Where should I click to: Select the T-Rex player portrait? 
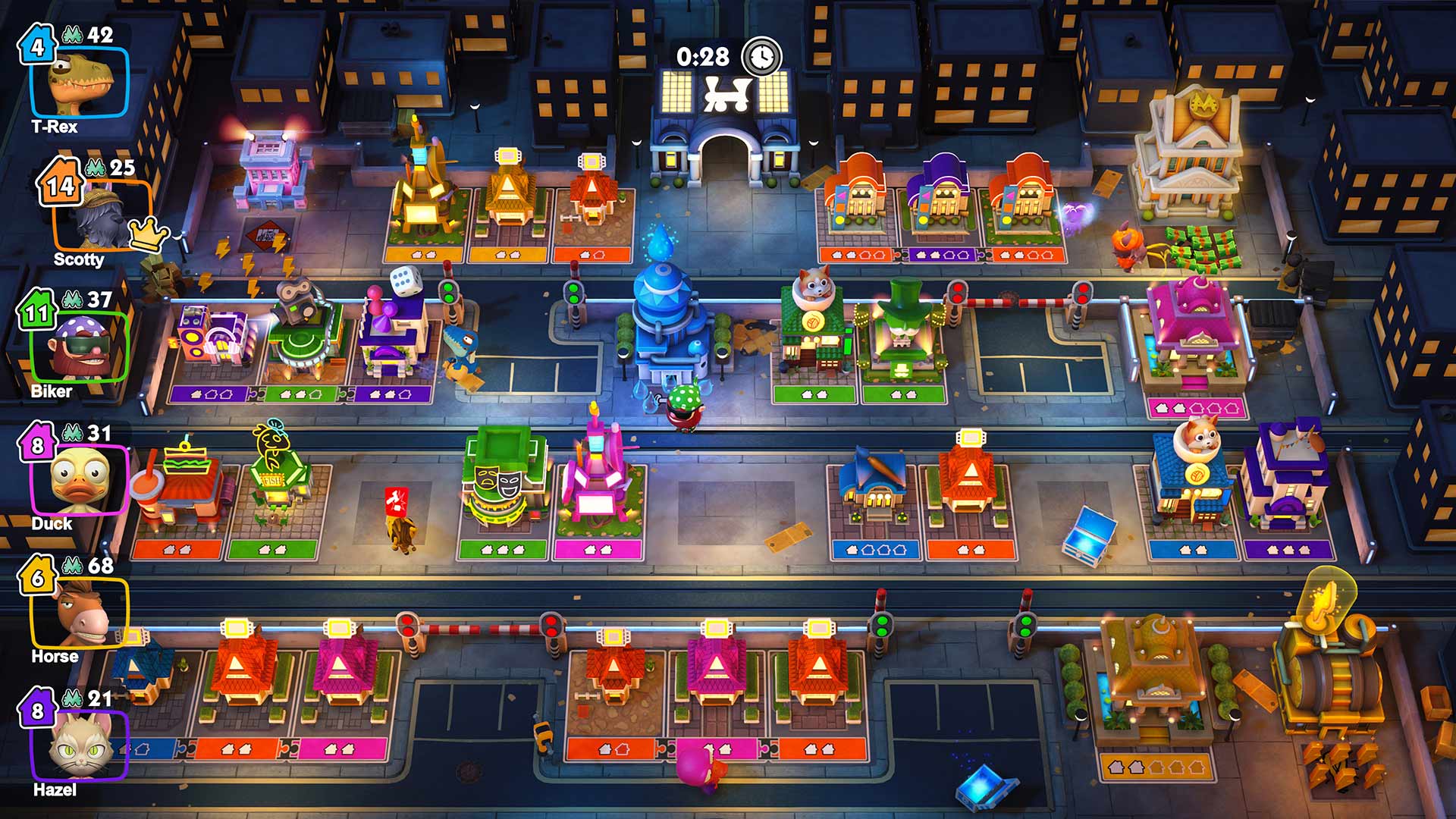point(80,83)
